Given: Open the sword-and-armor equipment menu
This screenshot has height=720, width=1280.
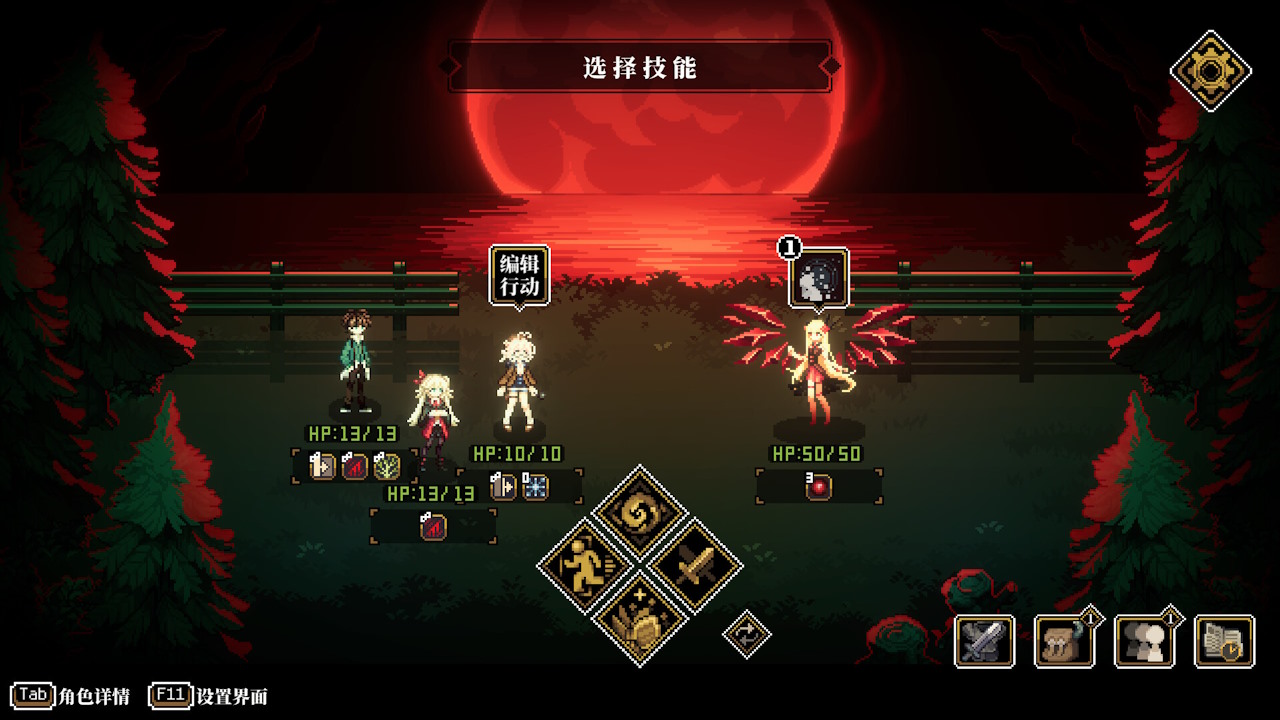Looking at the screenshot, I should (985, 641).
